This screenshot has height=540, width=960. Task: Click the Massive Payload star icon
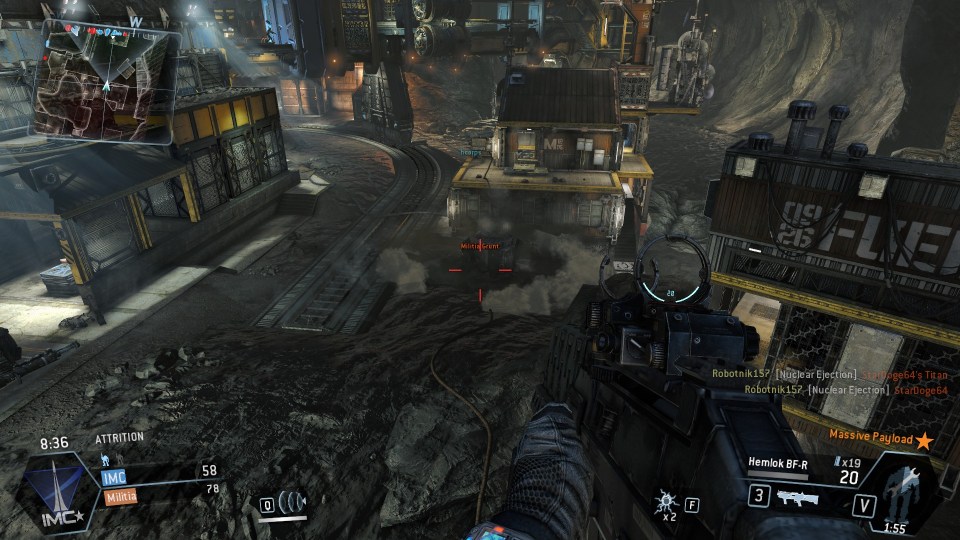tap(924, 440)
